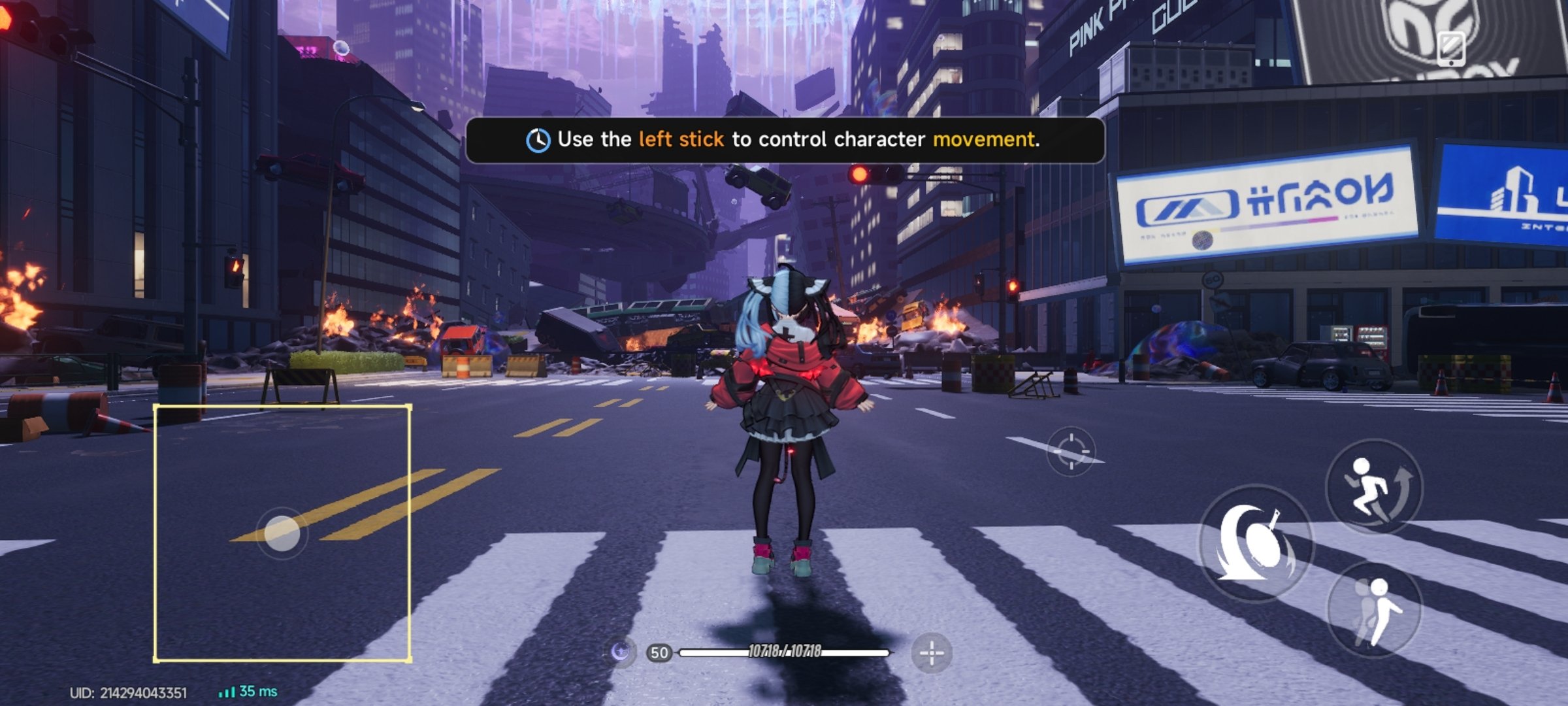Toggle the crosshair target lock icon
1568x706 pixels.
pos(1070,451)
